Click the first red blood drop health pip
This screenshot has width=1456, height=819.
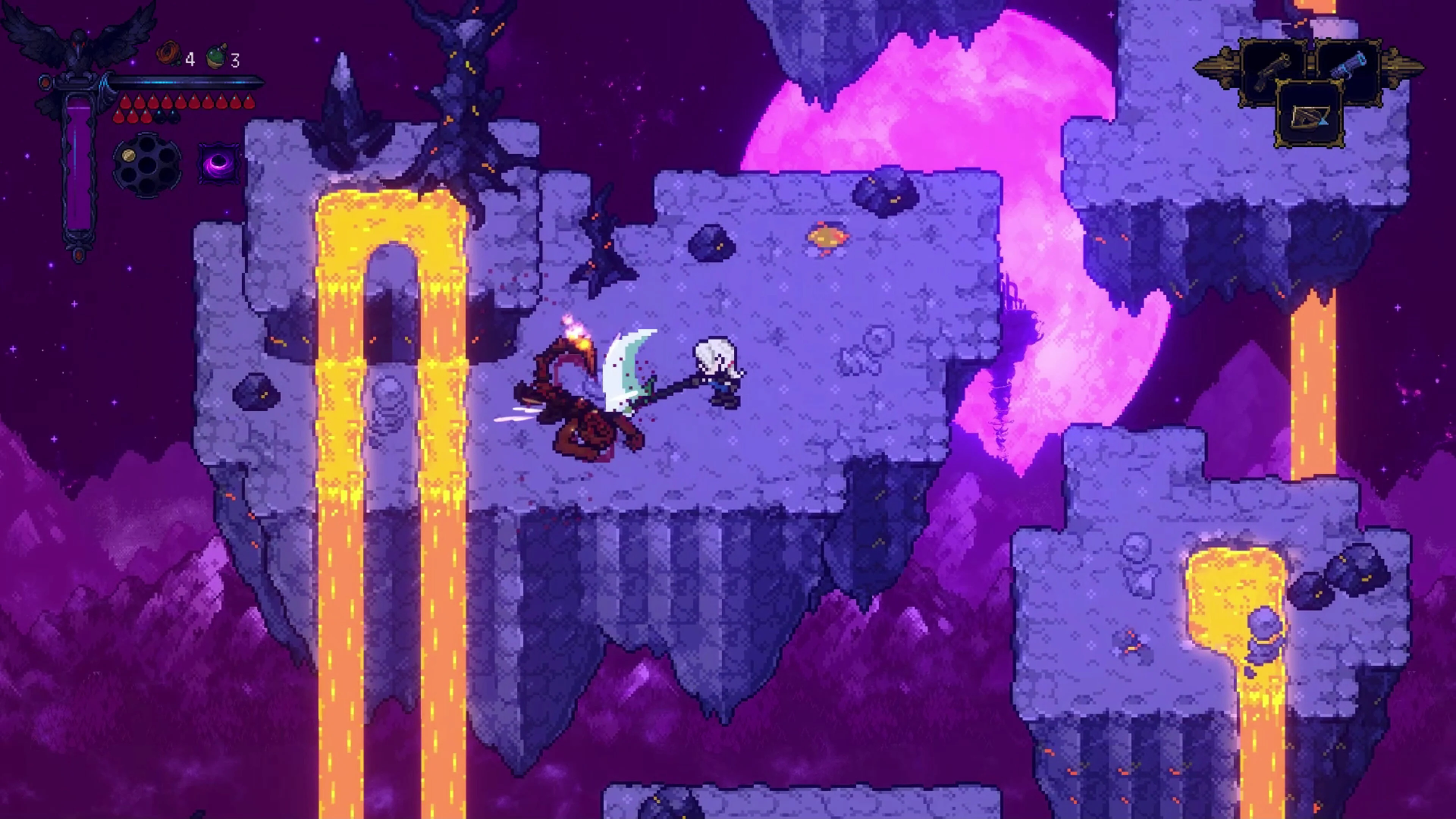(x=126, y=102)
